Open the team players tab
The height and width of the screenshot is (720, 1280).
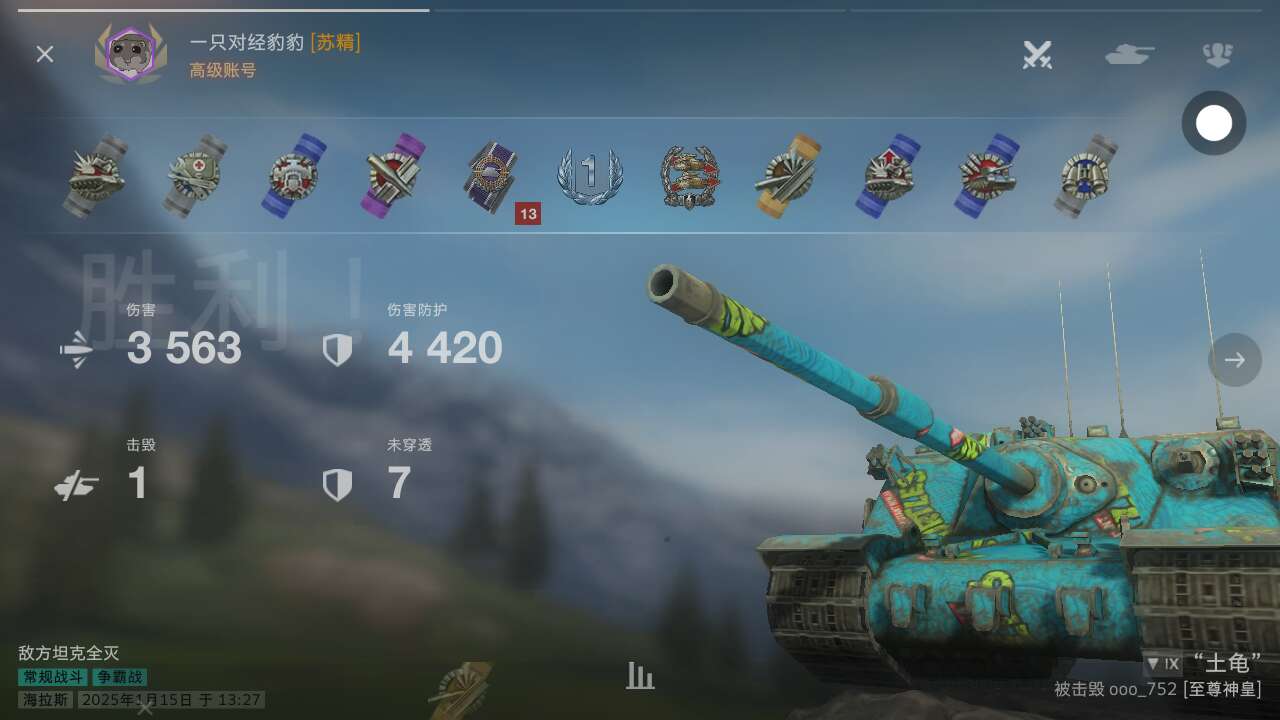[x=1217, y=54]
